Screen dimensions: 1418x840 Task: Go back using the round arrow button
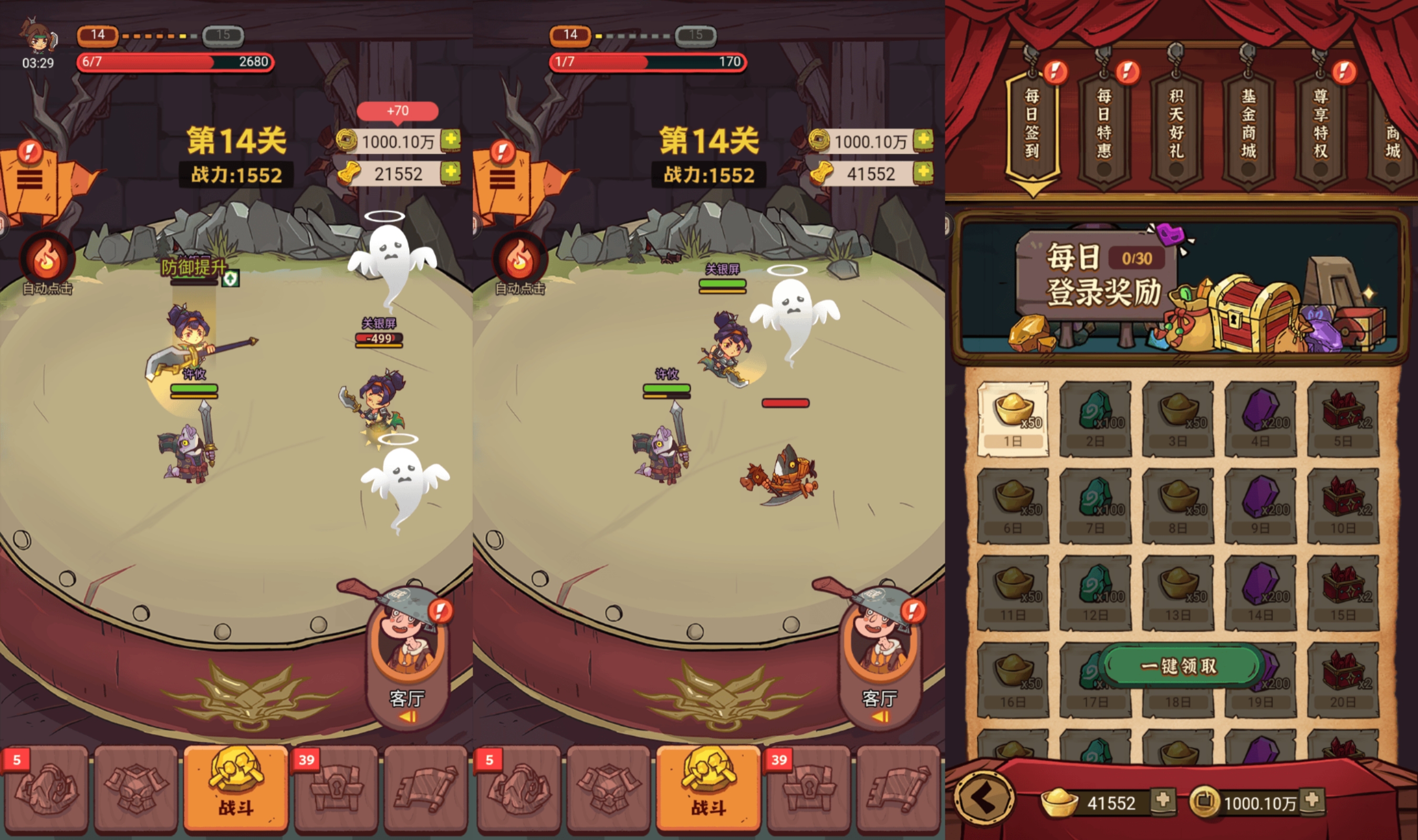[983, 798]
